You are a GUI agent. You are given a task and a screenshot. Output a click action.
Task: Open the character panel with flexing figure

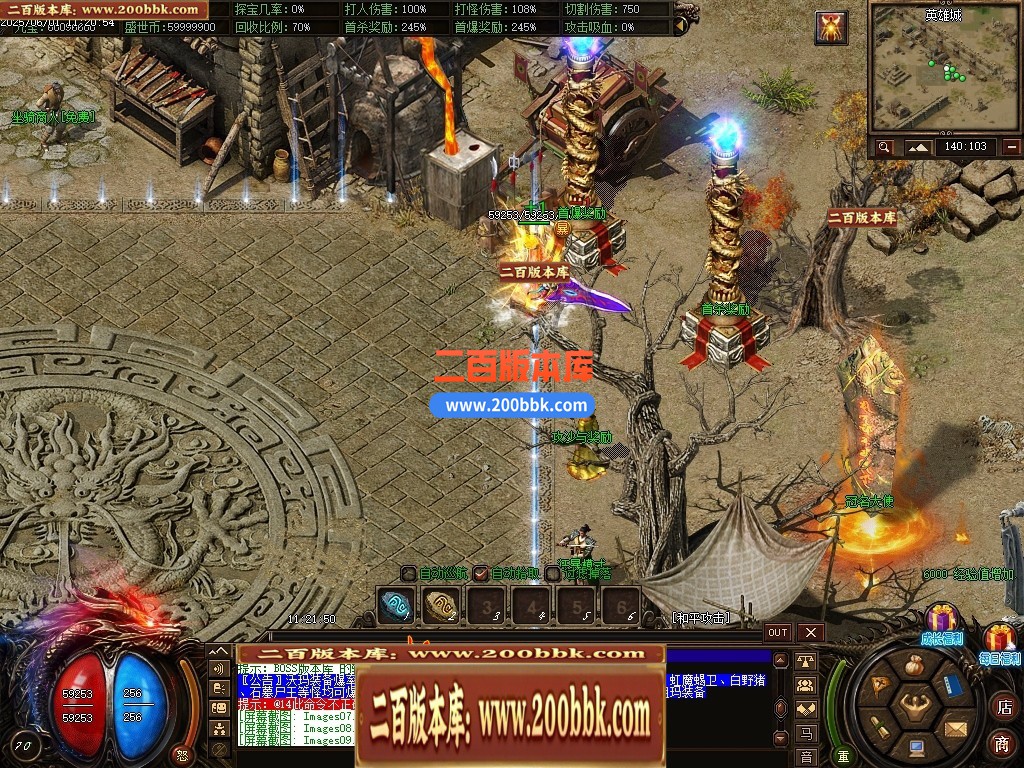(915, 706)
